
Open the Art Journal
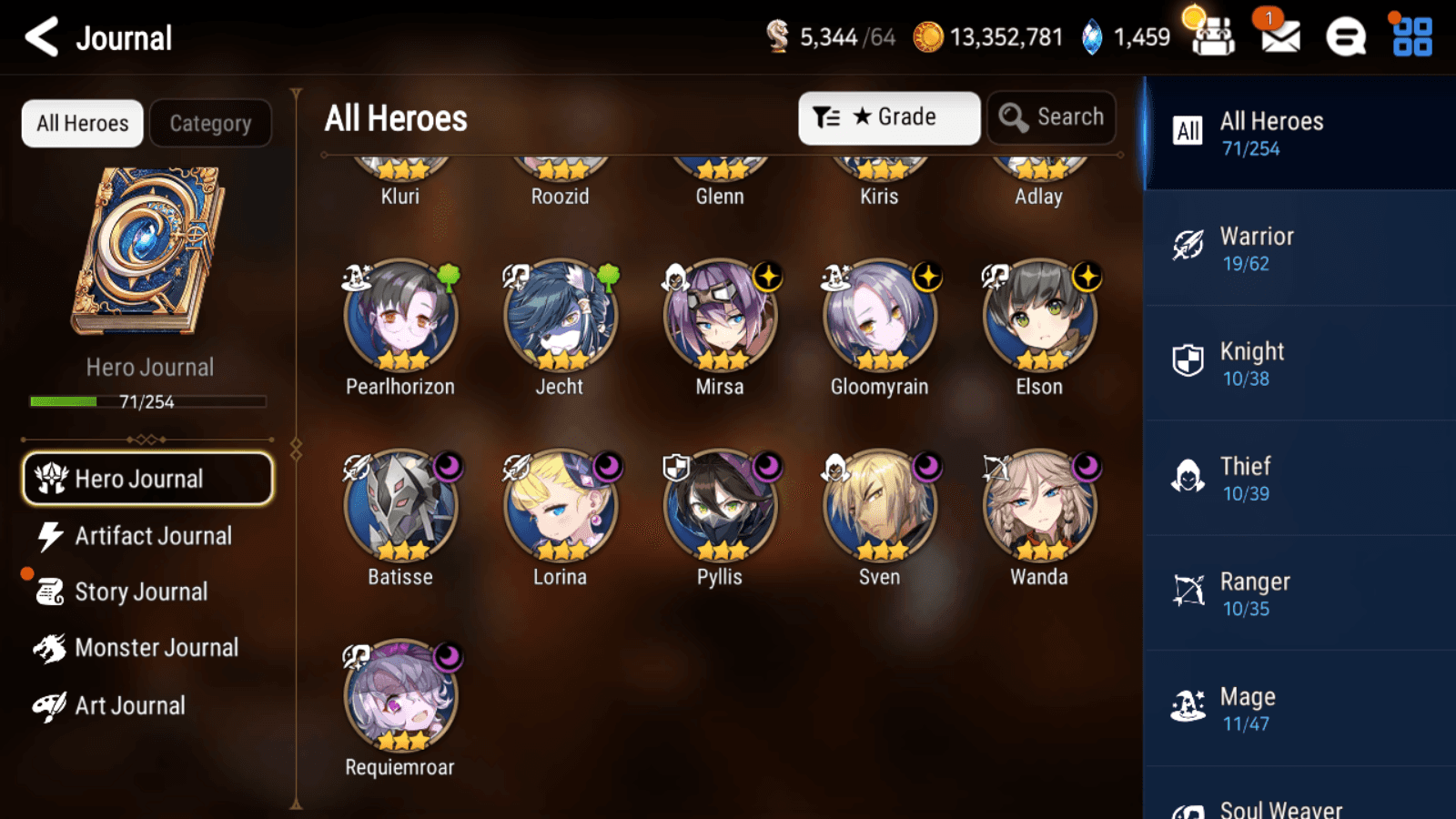point(129,705)
